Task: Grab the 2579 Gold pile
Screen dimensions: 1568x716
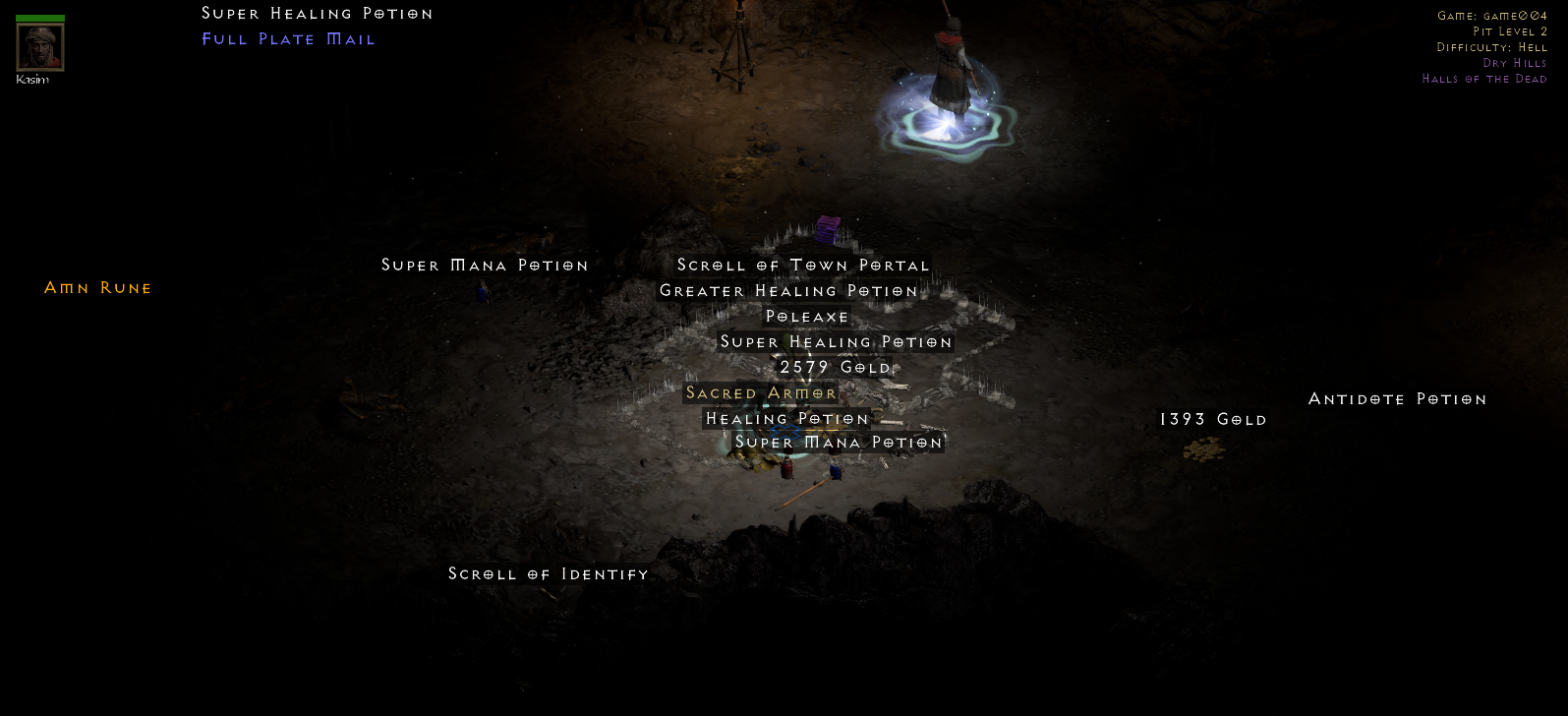Action: (x=836, y=366)
